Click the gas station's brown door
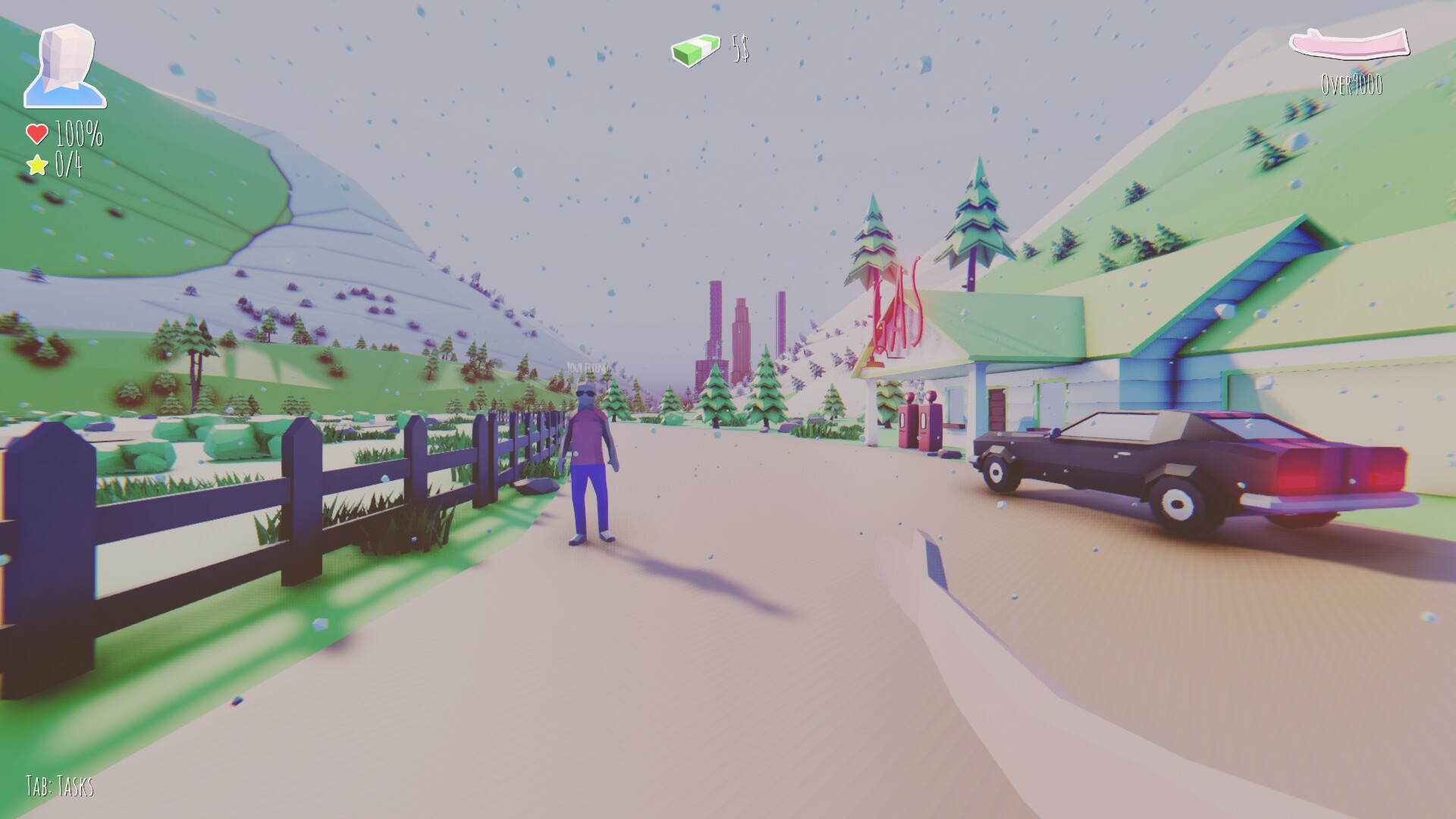Image resolution: width=1456 pixels, height=819 pixels. pyautogui.click(x=996, y=409)
